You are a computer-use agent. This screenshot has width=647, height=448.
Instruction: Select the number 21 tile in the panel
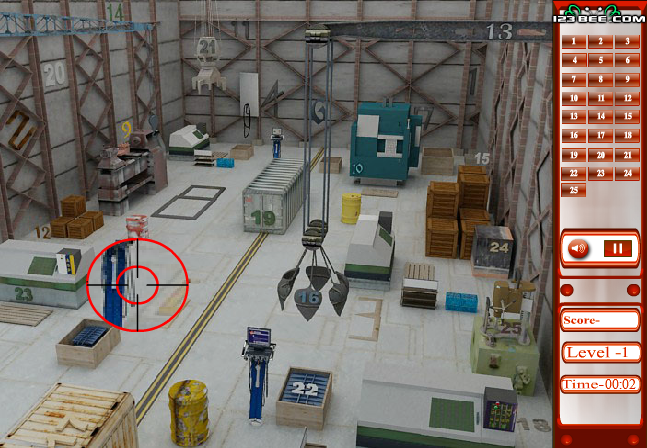(x=626, y=154)
